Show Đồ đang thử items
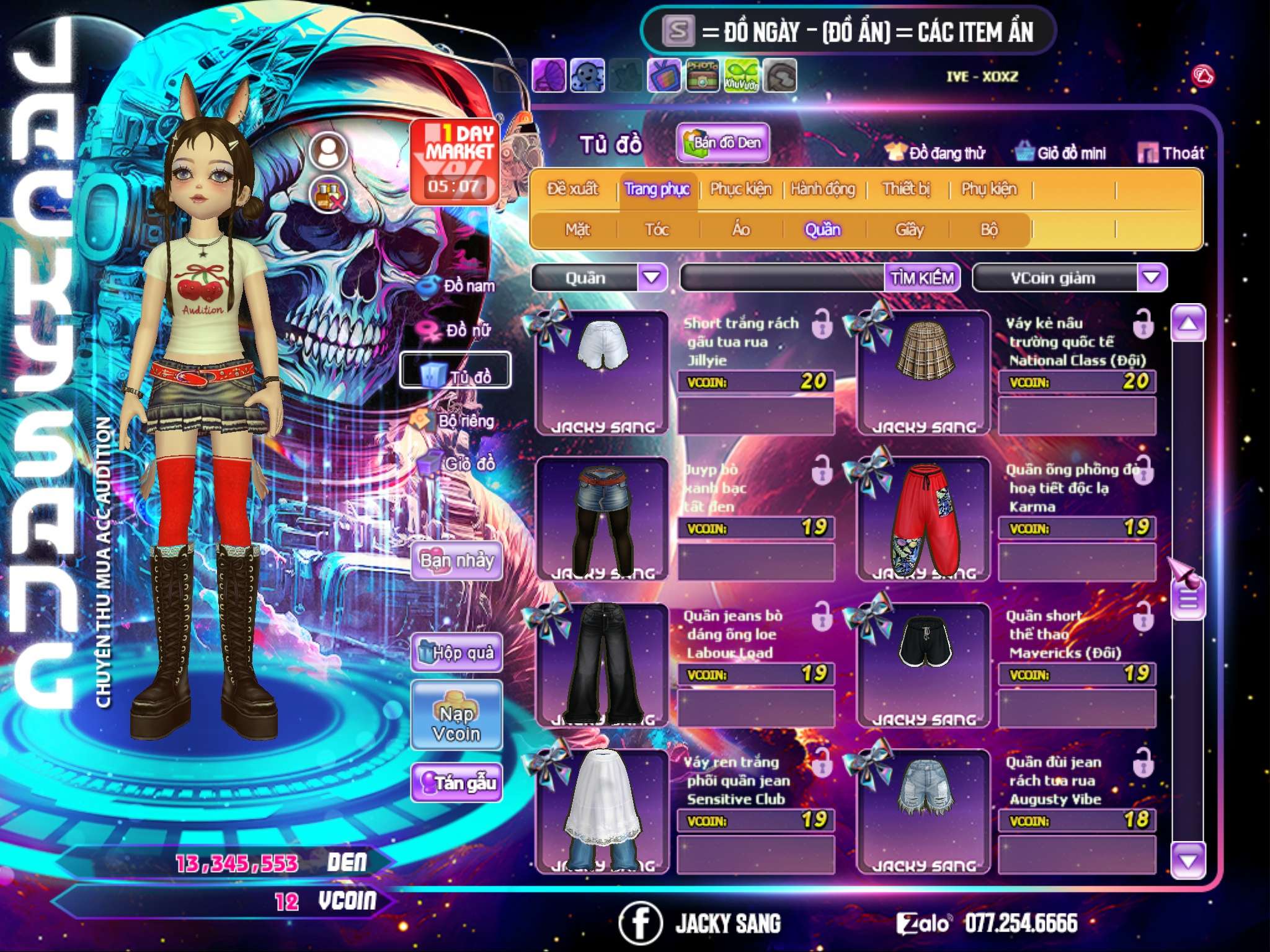The height and width of the screenshot is (952, 1270). click(935, 153)
